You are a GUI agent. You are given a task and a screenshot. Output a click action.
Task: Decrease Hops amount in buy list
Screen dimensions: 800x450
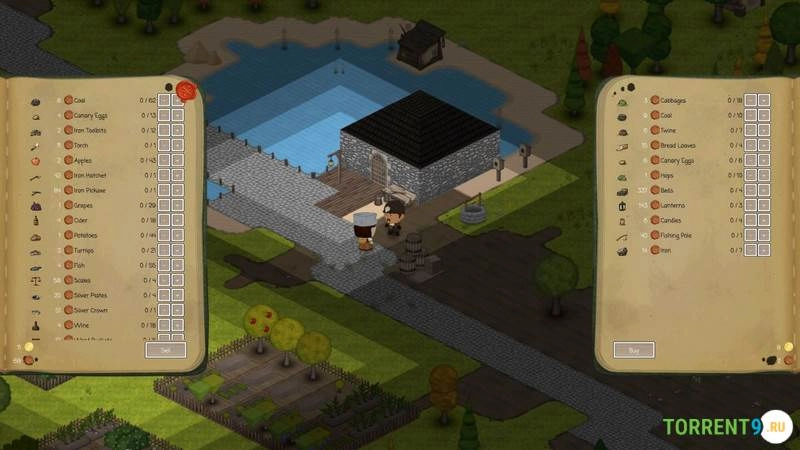(x=750, y=175)
